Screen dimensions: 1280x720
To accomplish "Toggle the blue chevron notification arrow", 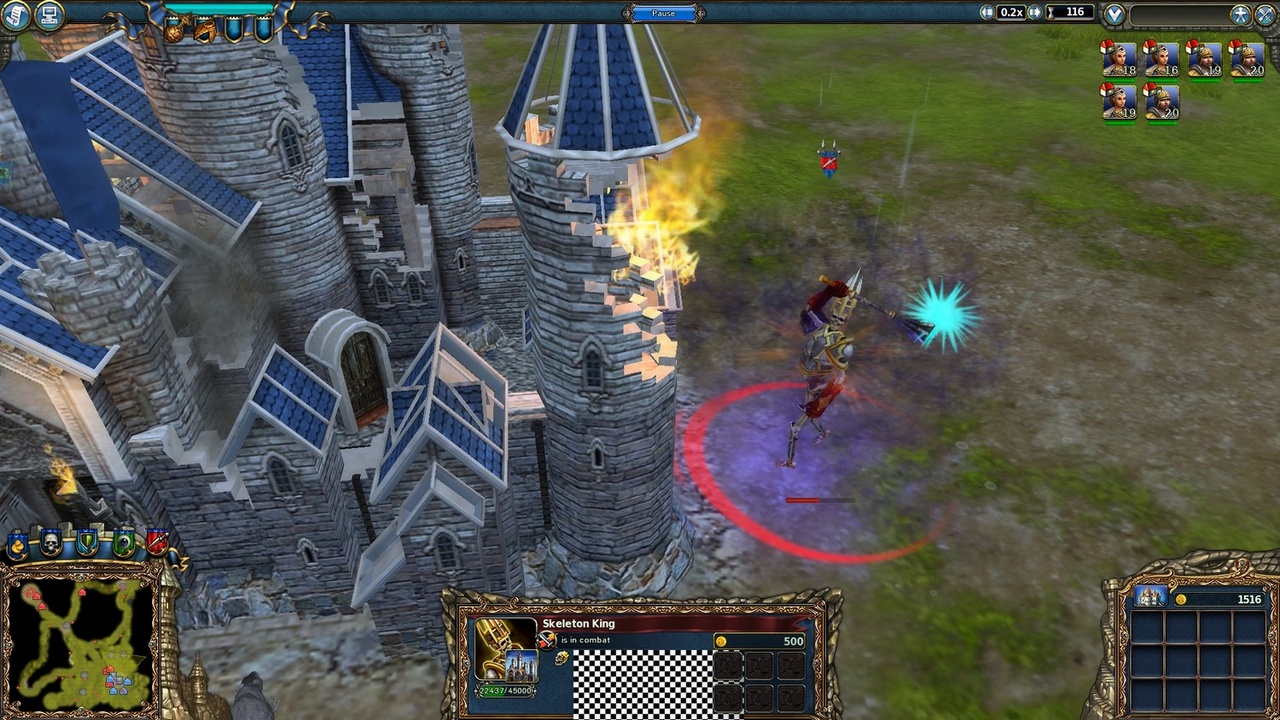I will pos(1114,14).
